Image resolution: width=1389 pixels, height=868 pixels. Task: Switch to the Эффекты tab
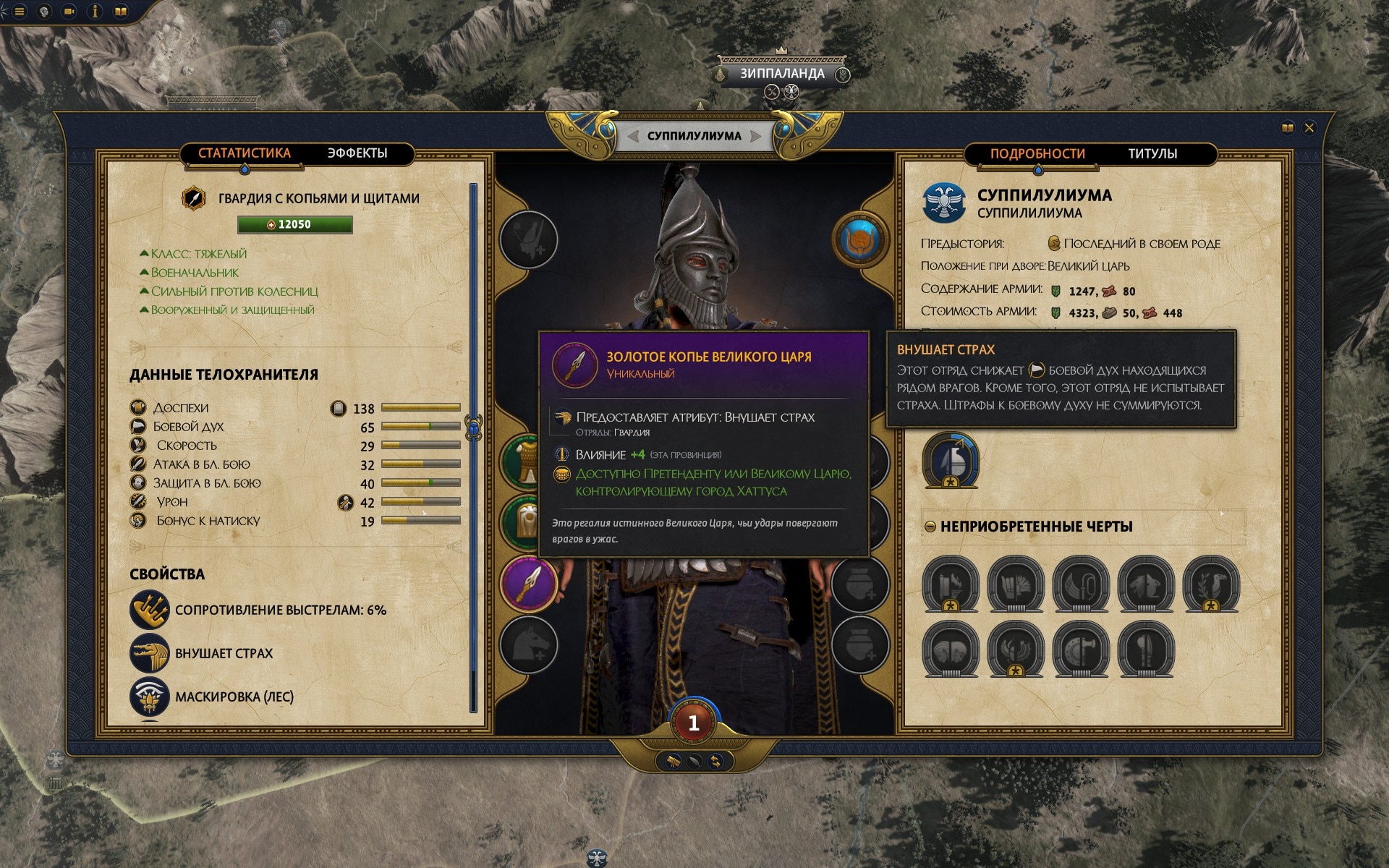(x=357, y=153)
